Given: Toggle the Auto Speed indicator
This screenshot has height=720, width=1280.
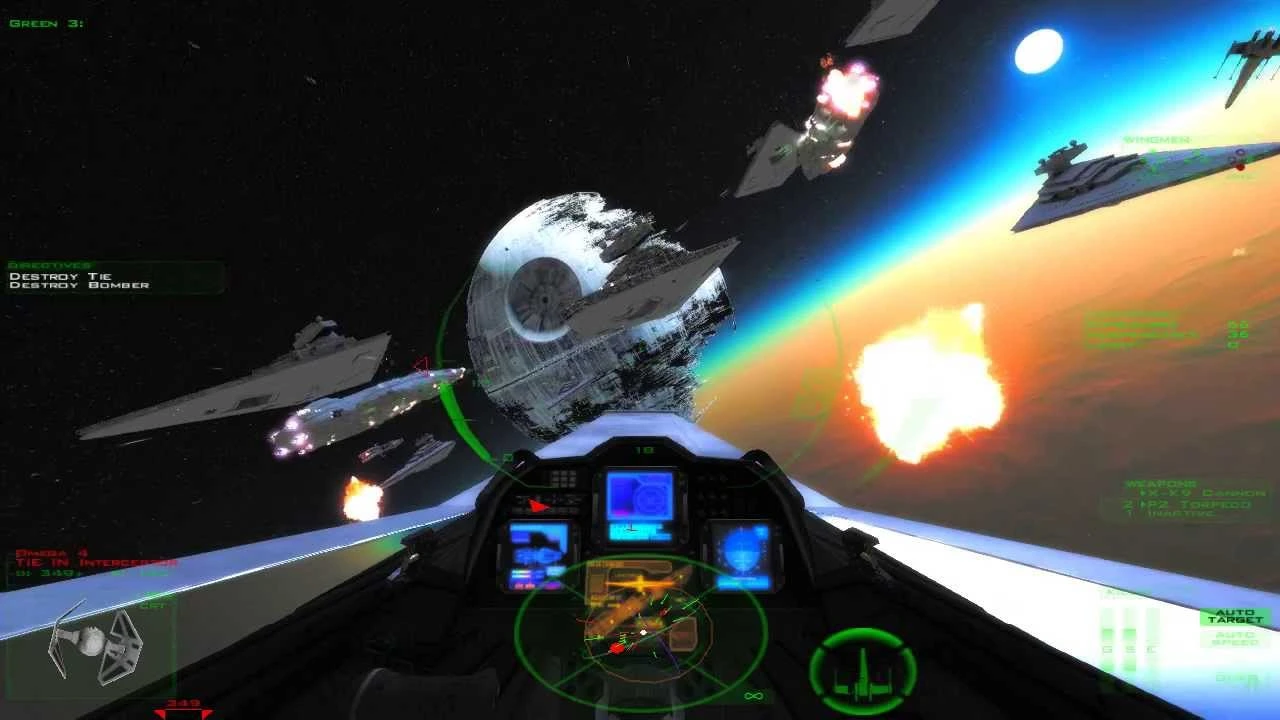Looking at the screenshot, I should 1235,638.
